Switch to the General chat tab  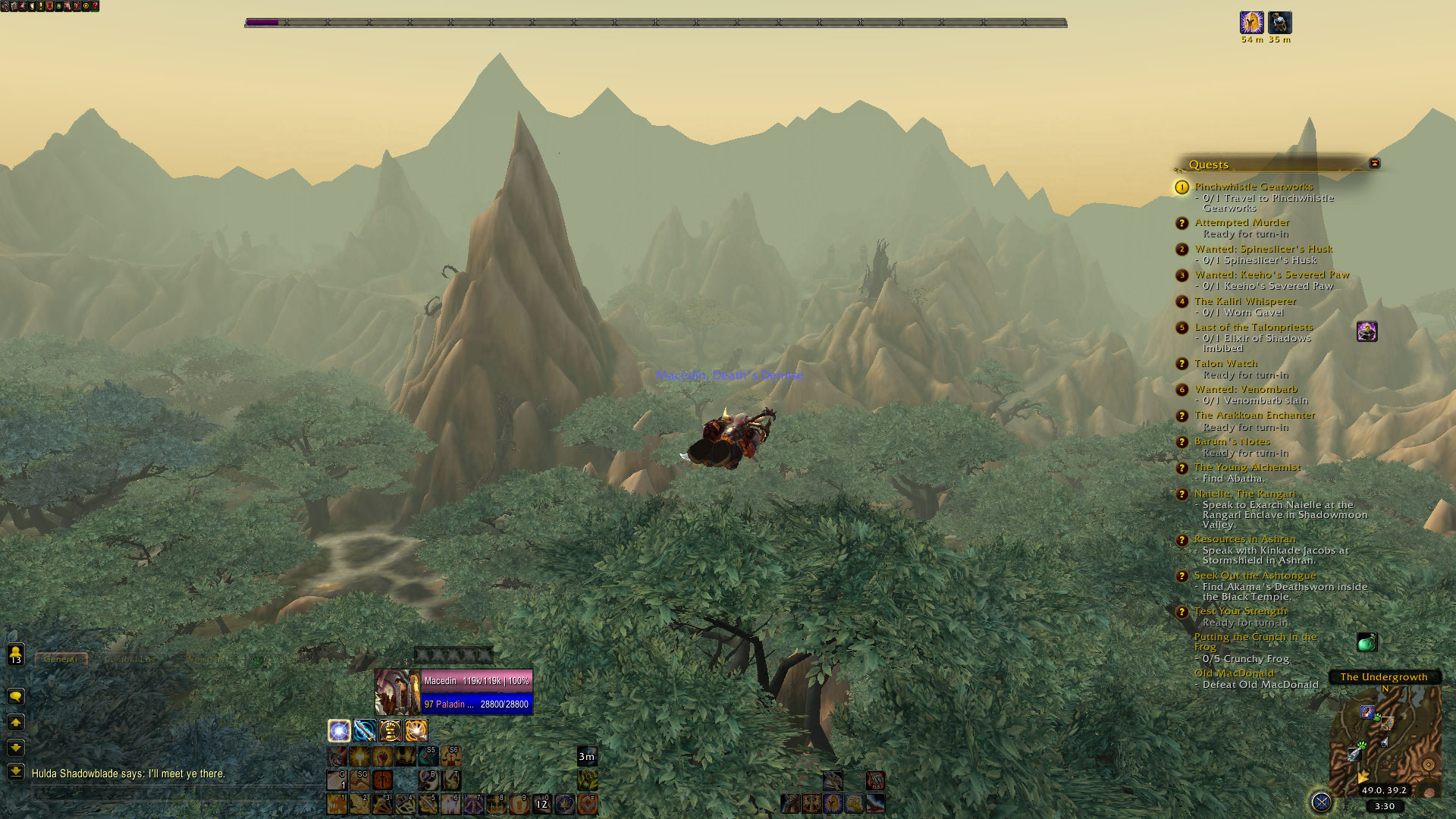(61, 659)
